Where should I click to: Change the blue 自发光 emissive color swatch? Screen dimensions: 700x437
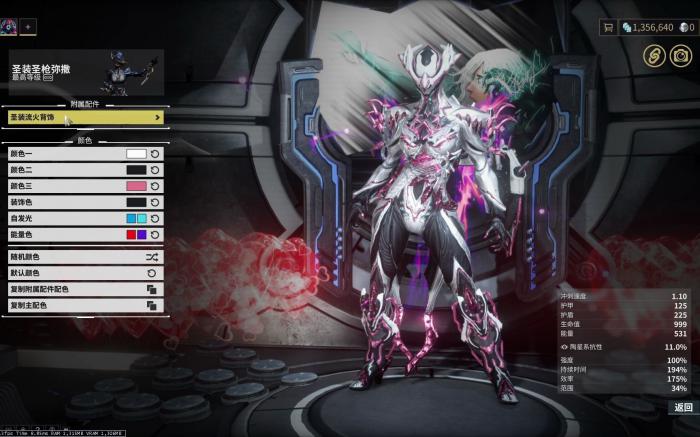pos(136,218)
